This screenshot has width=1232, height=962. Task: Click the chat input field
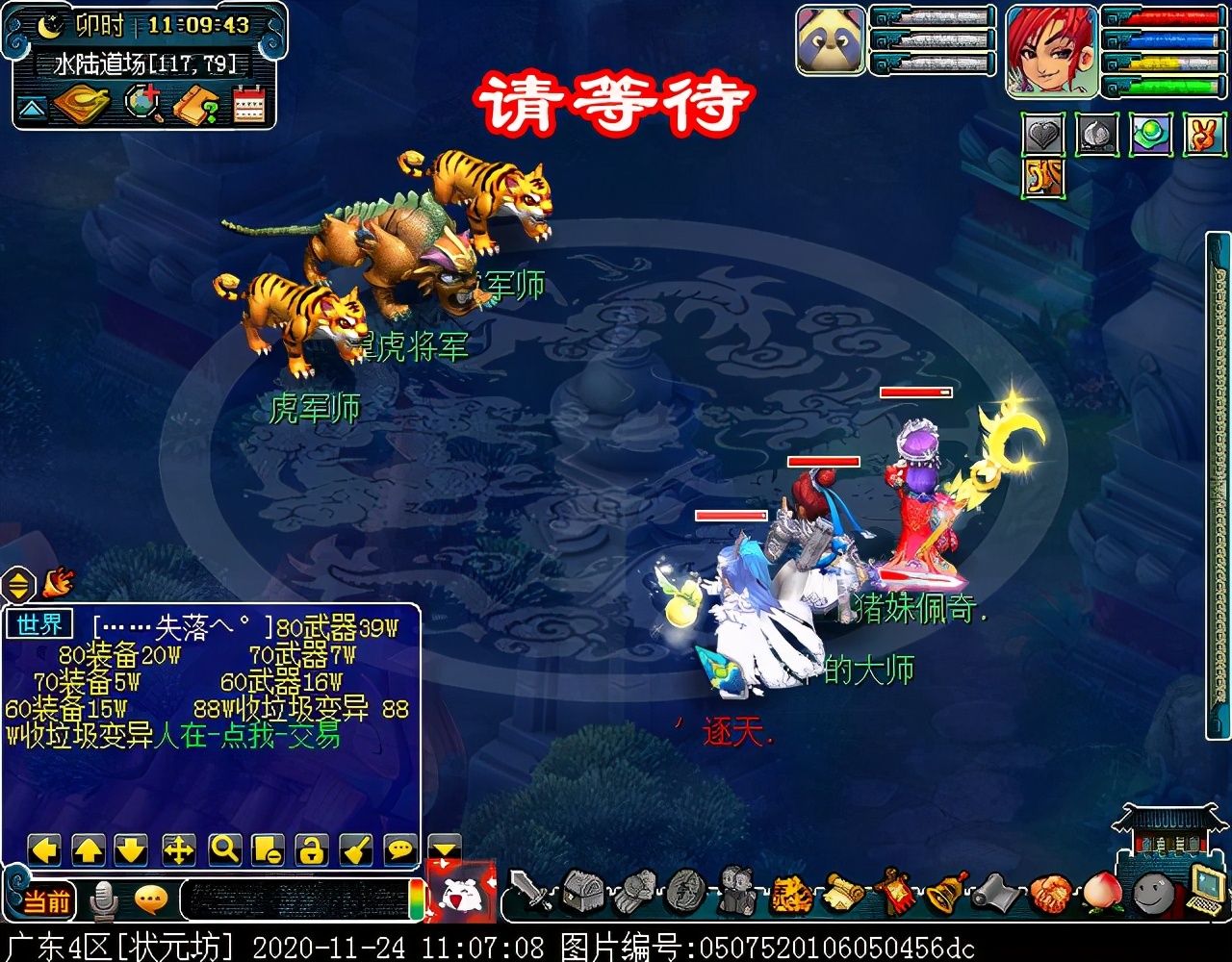click(294, 900)
